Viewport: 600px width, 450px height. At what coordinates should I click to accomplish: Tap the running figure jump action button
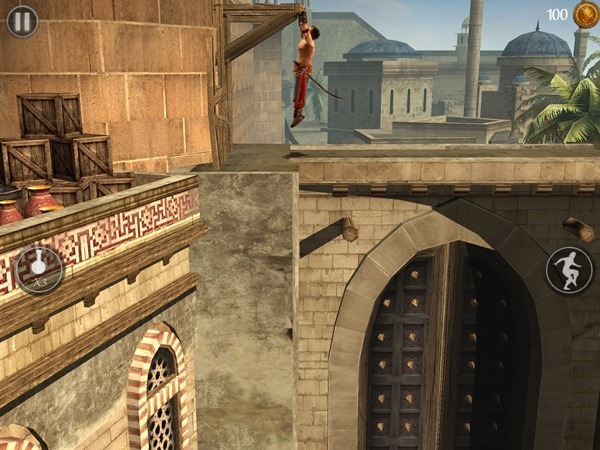[569, 269]
